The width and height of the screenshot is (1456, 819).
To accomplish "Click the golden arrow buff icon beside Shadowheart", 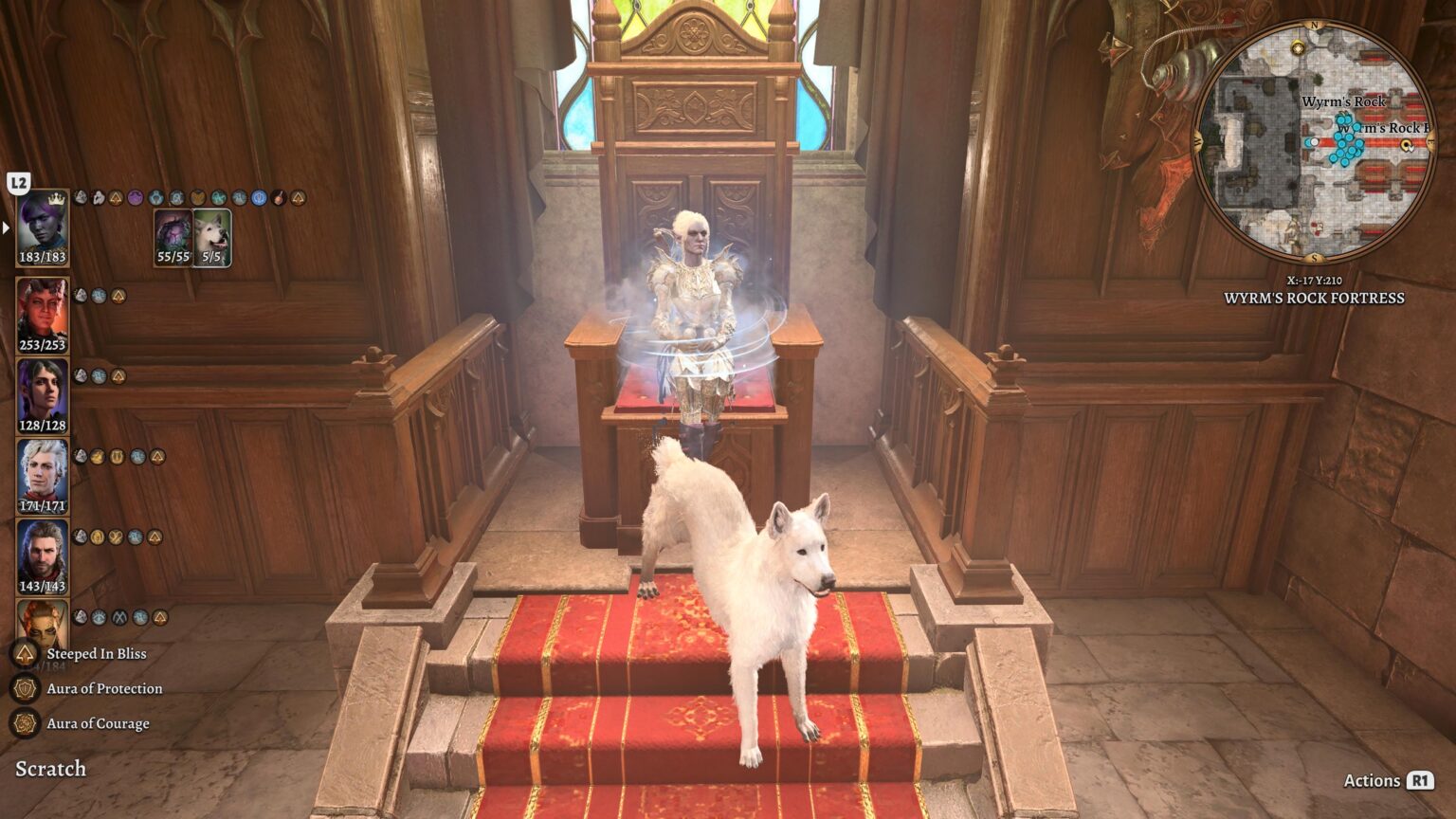I will pos(118,376).
